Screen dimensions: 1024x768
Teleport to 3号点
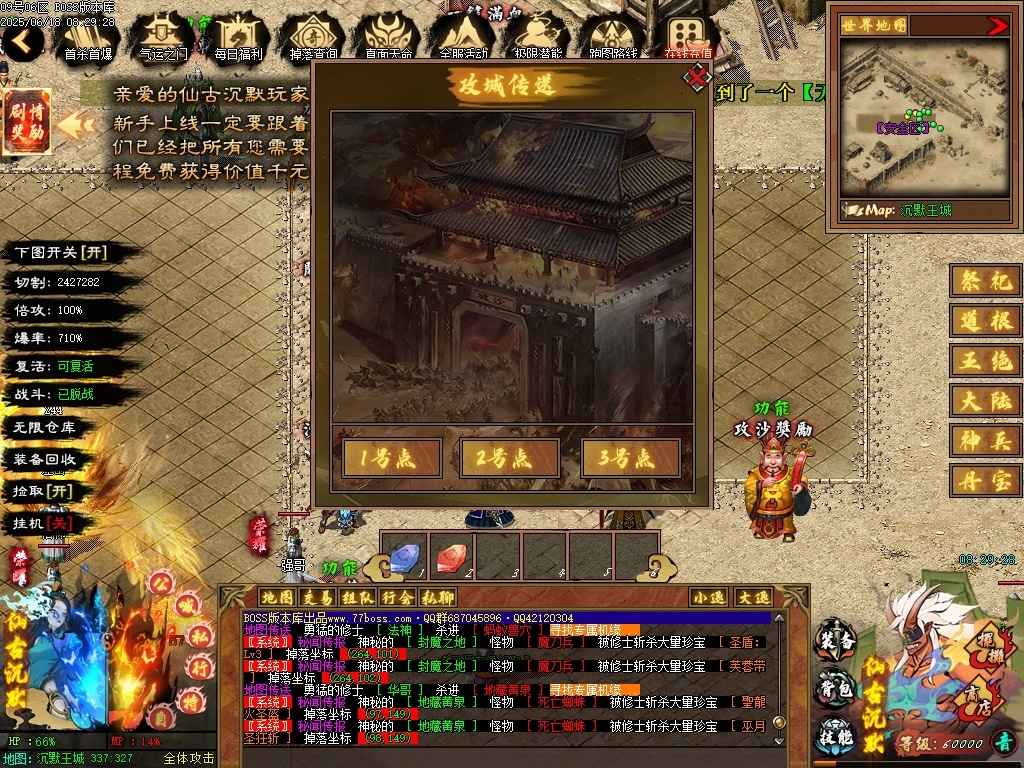[631, 458]
